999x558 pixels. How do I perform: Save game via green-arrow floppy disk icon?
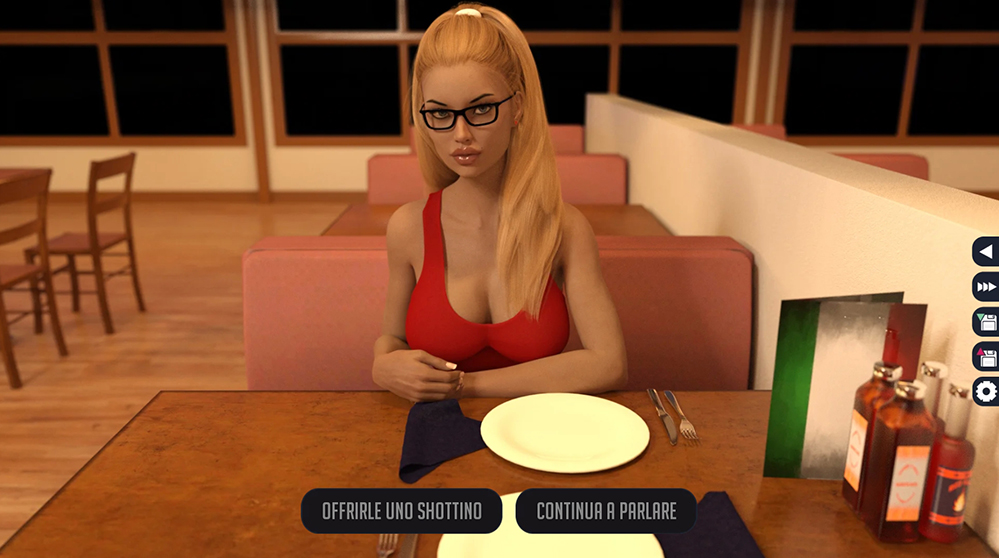pyautogui.click(x=986, y=322)
